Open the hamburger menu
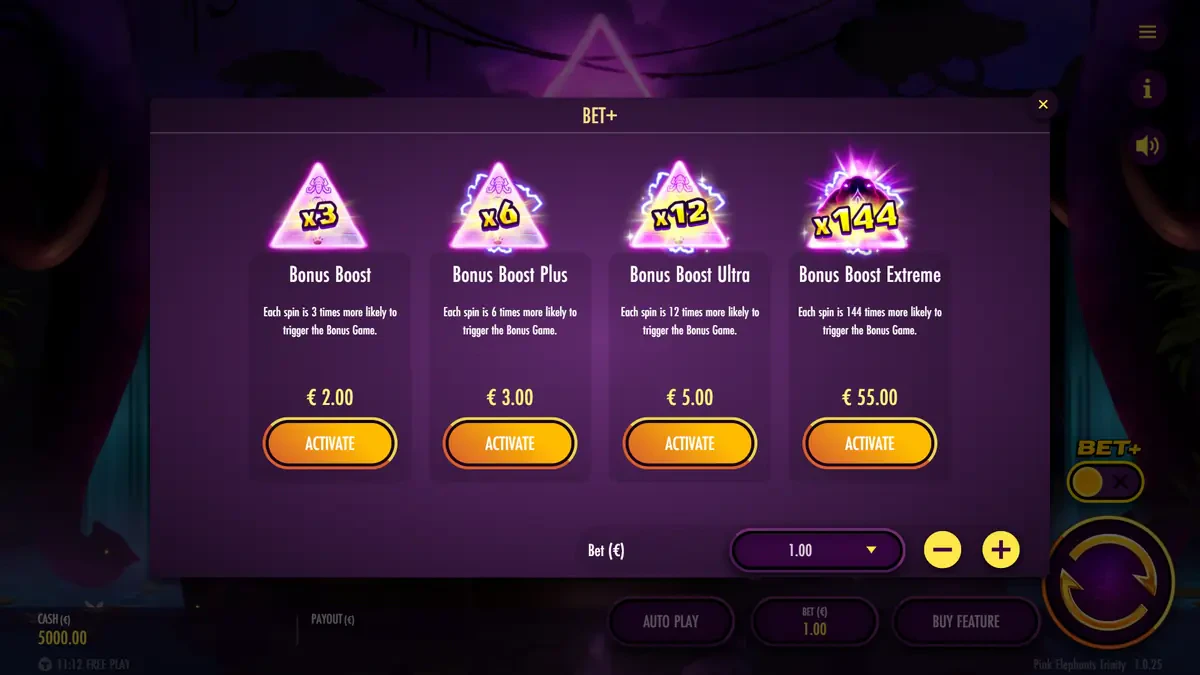Image resolution: width=1200 pixels, height=675 pixels. (x=1147, y=33)
